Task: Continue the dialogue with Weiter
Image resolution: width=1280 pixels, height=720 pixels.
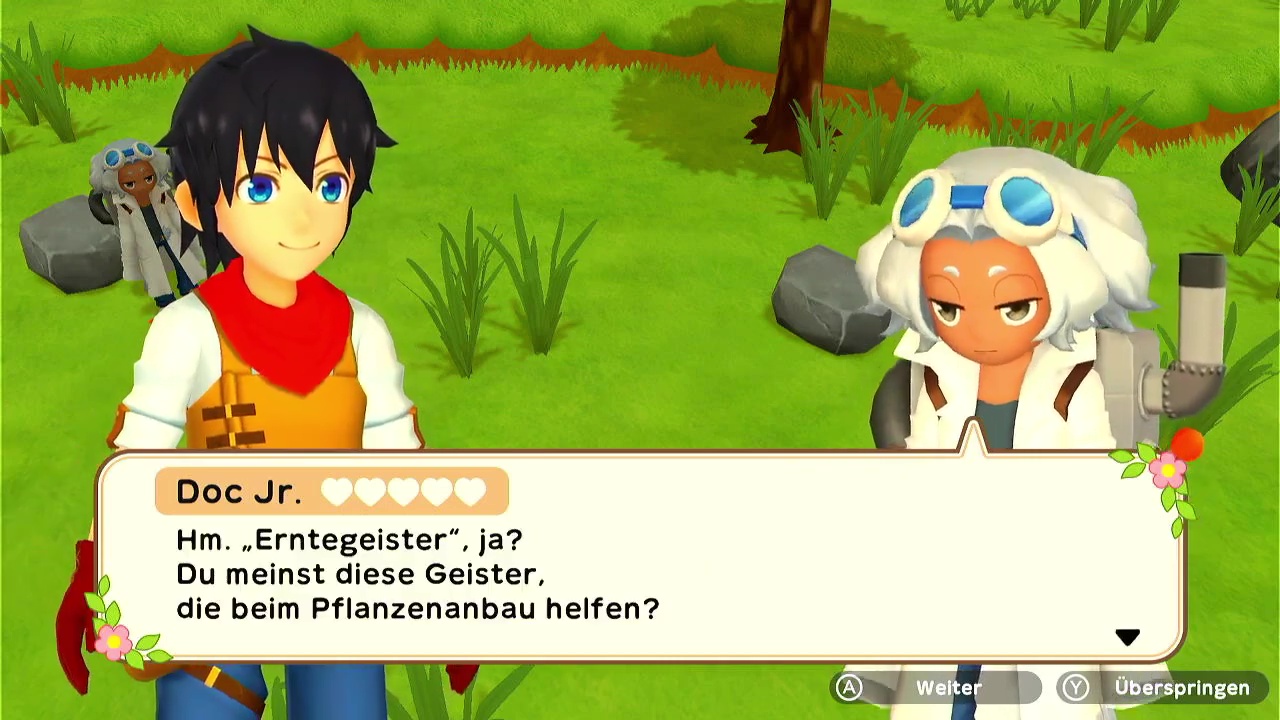Action: [x=935, y=688]
